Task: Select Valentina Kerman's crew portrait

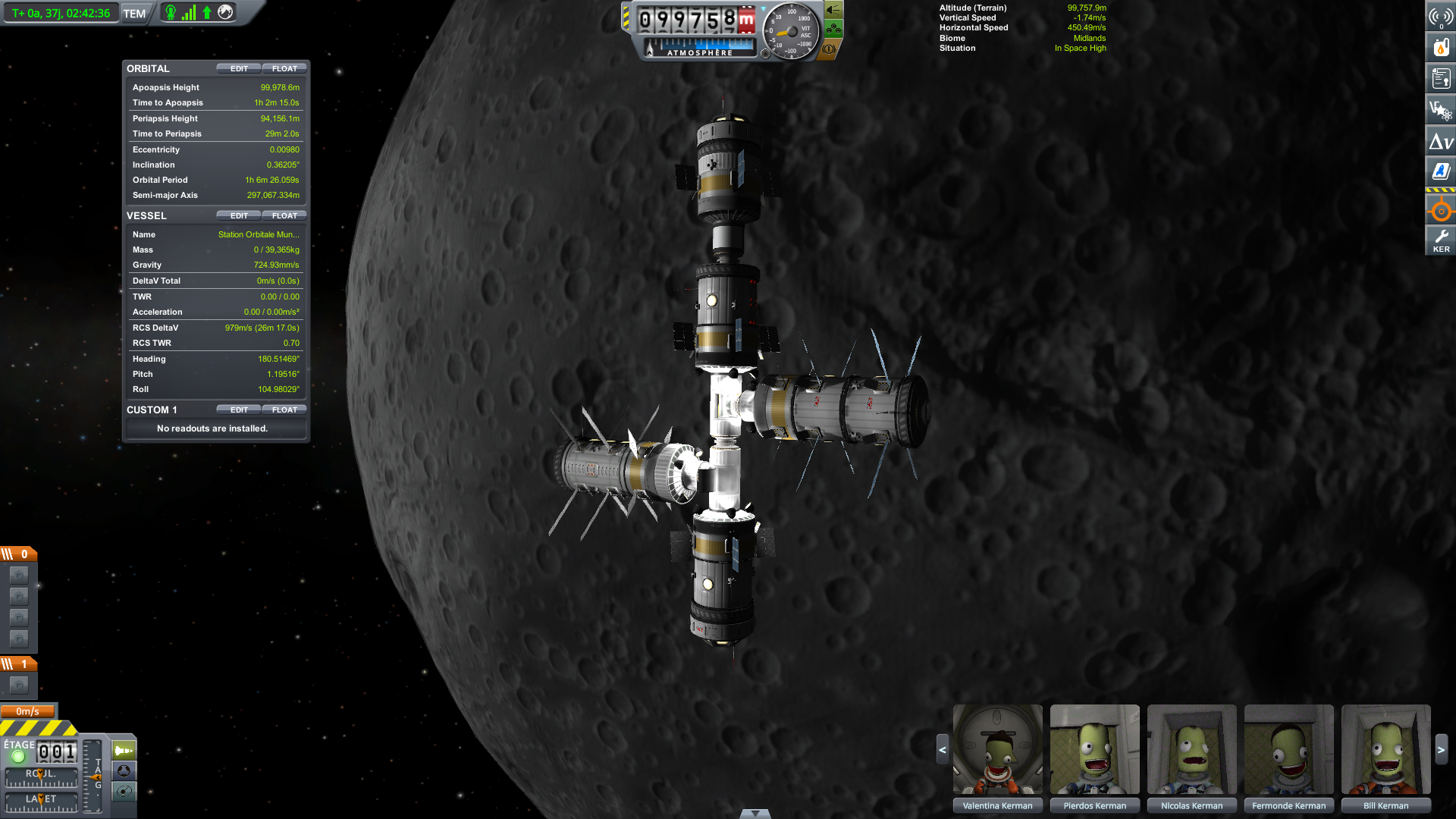Action: click(997, 749)
